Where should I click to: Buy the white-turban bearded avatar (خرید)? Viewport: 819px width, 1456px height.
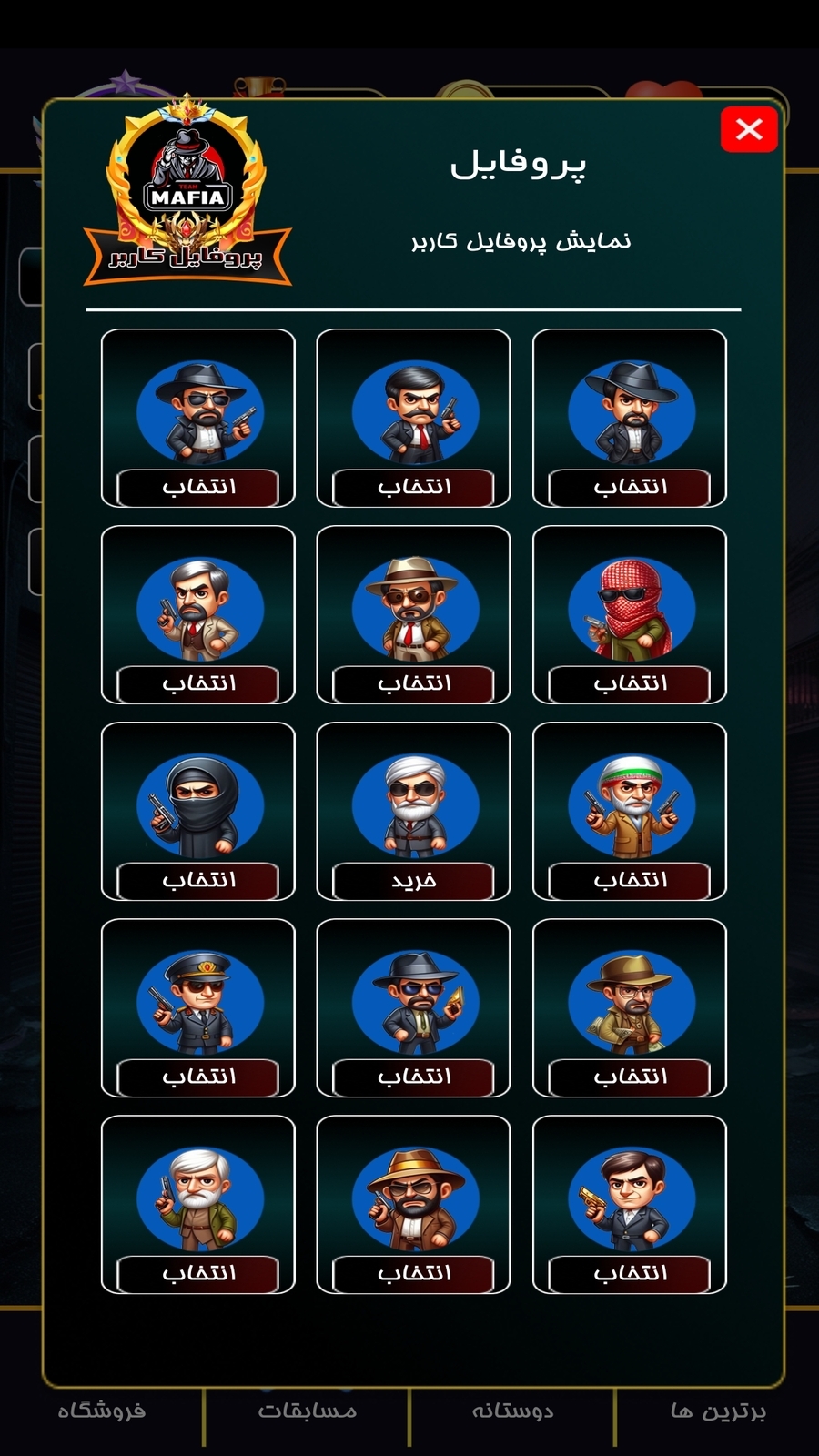[413, 880]
